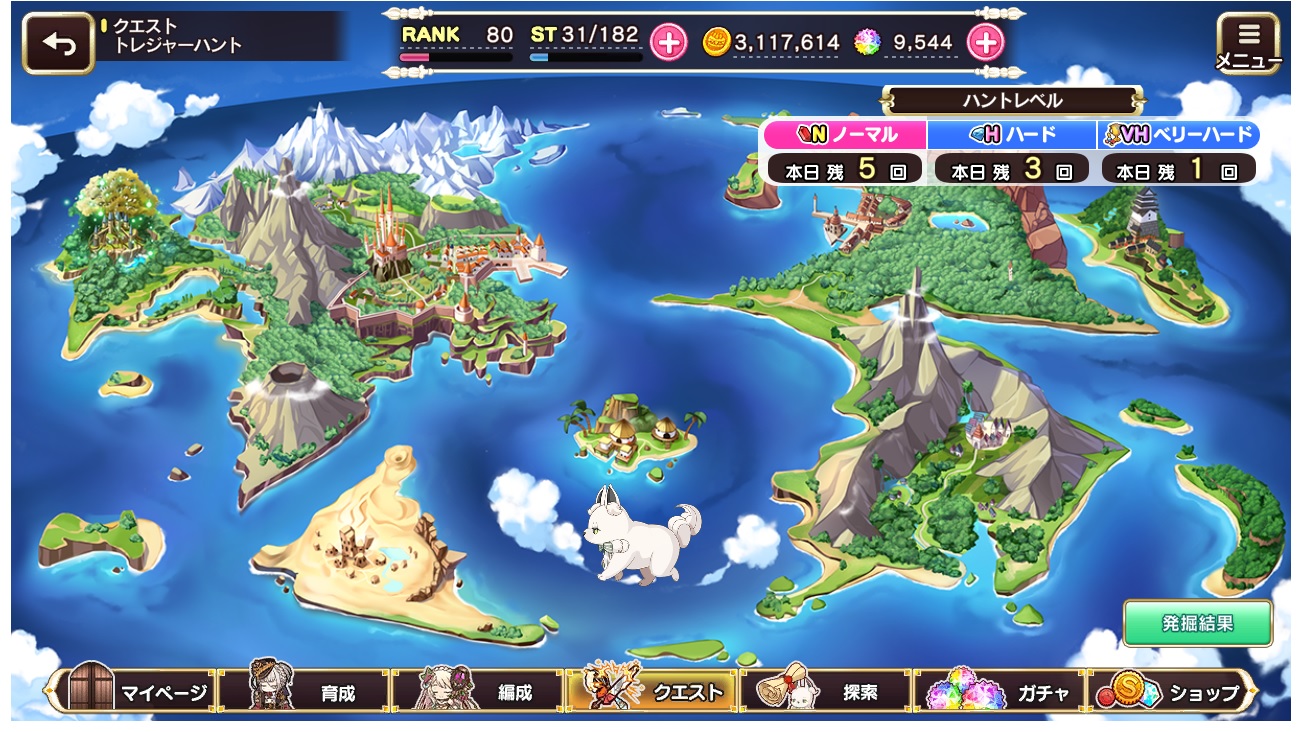Image resolution: width=1301 pixels, height=732 pixels.
Task: Visit the ショップ shop
Action: (x=1172, y=692)
